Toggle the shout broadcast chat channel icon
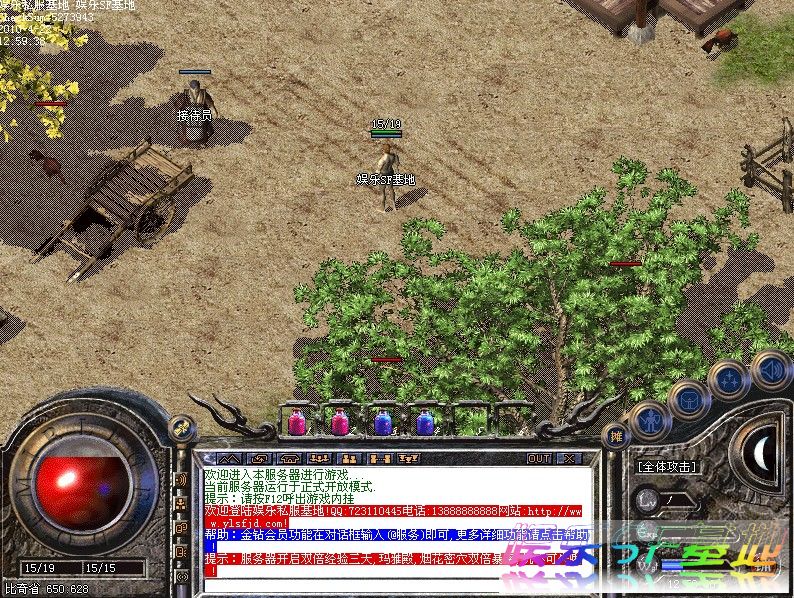794x598 pixels. 182,480
